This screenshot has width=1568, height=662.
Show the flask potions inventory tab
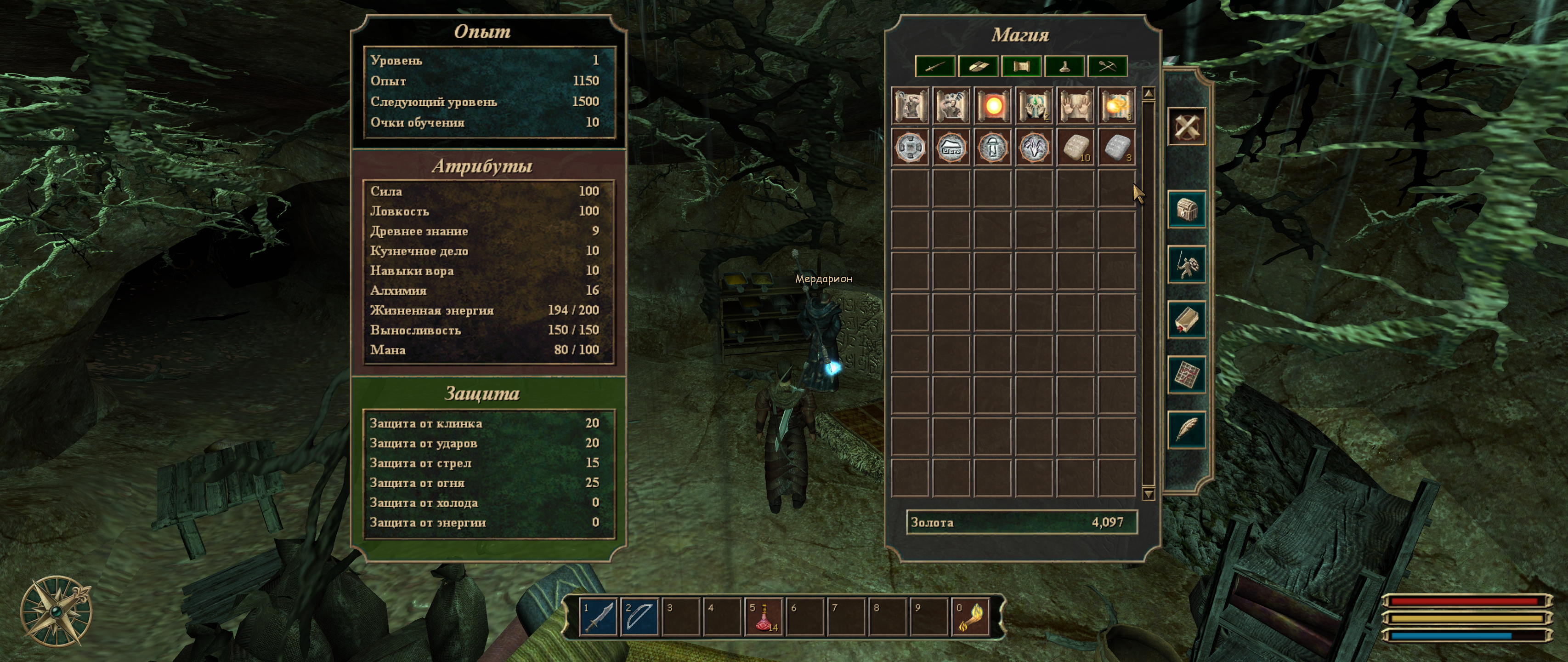tap(1064, 66)
